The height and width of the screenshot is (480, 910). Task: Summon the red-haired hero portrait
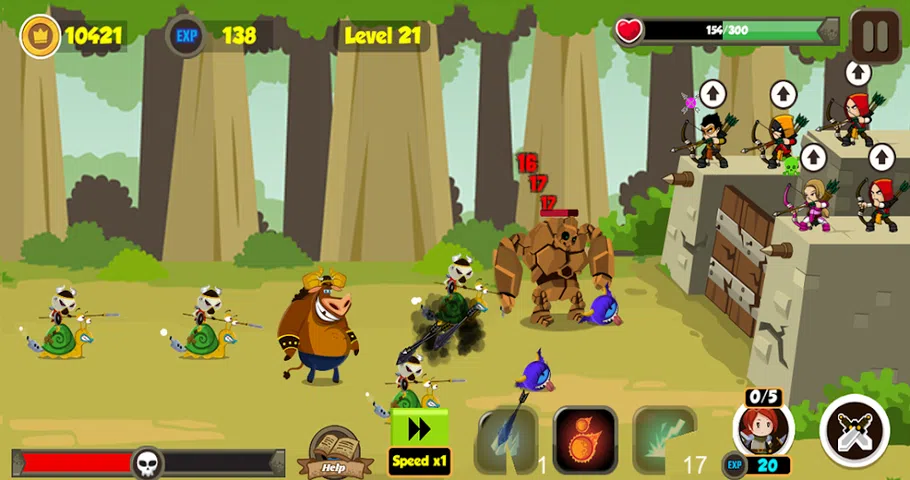tap(764, 428)
